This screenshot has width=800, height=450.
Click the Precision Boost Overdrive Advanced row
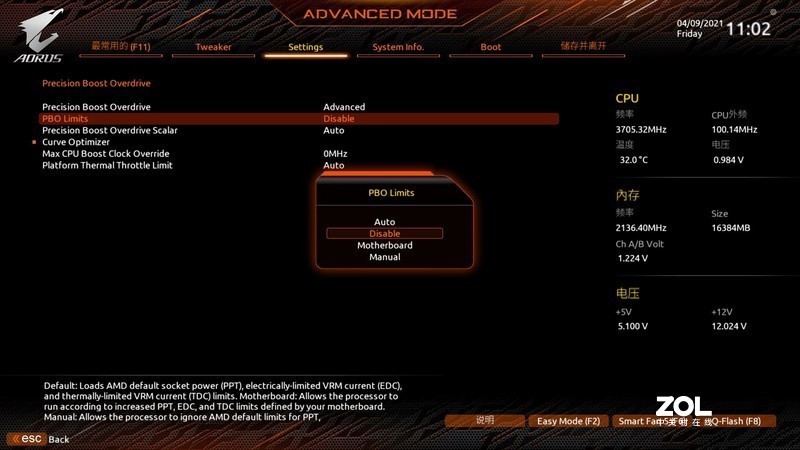click(x=96, y=107)
